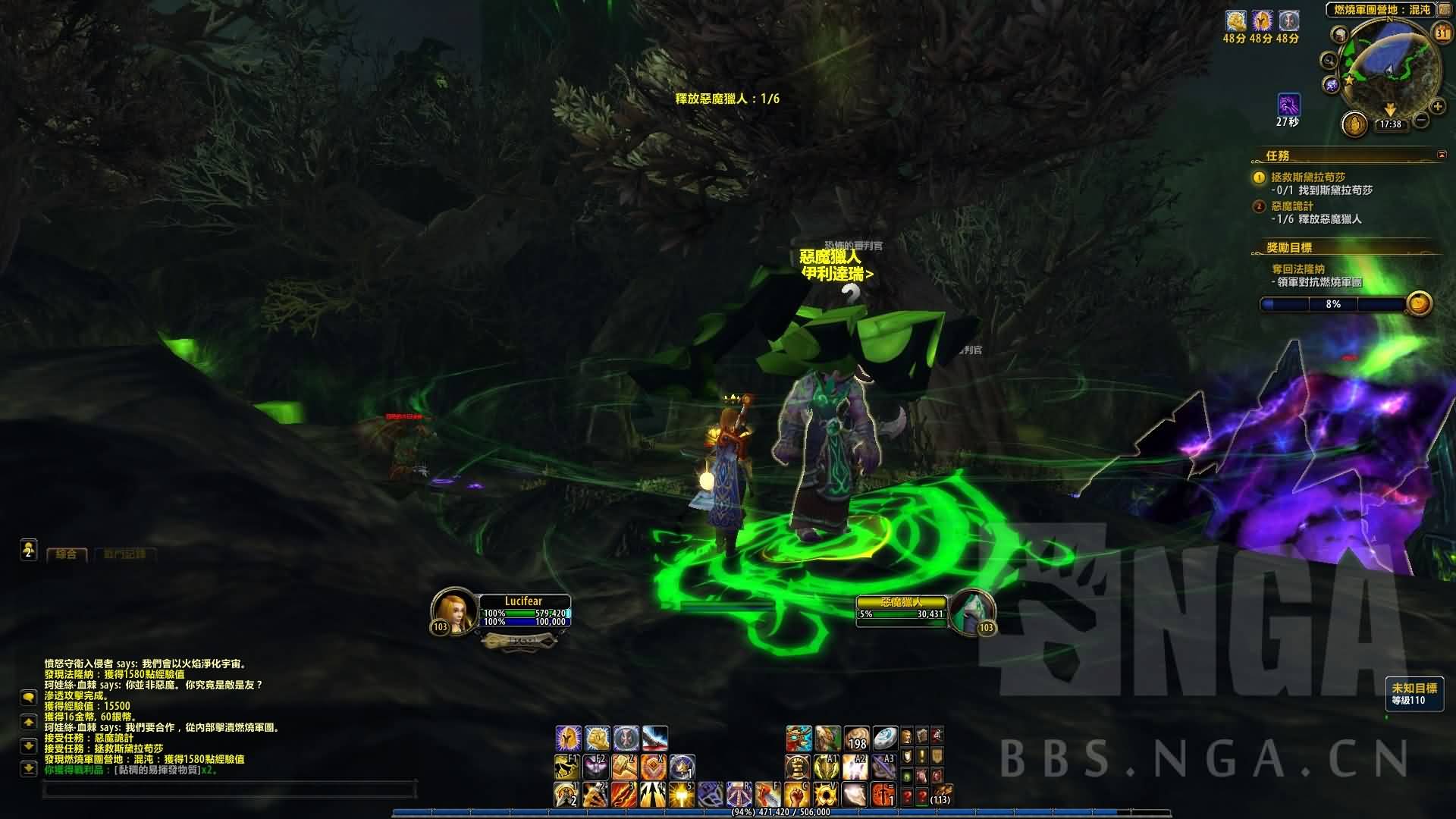Switch to the 綜合 chat tab
1456x819 pixels.
[x=67, y=554]
